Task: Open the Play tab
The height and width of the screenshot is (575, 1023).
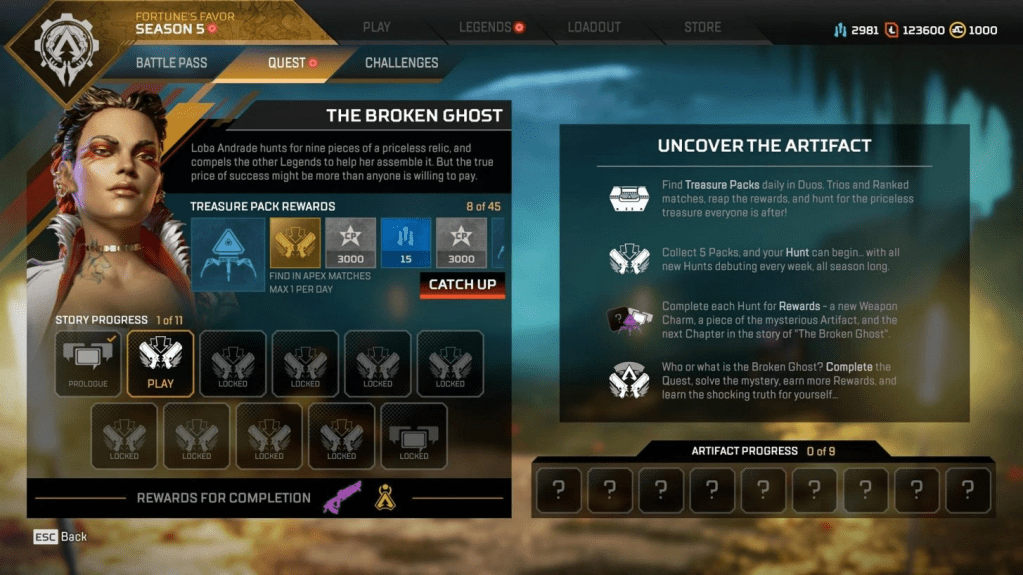Action: (377, 27)
